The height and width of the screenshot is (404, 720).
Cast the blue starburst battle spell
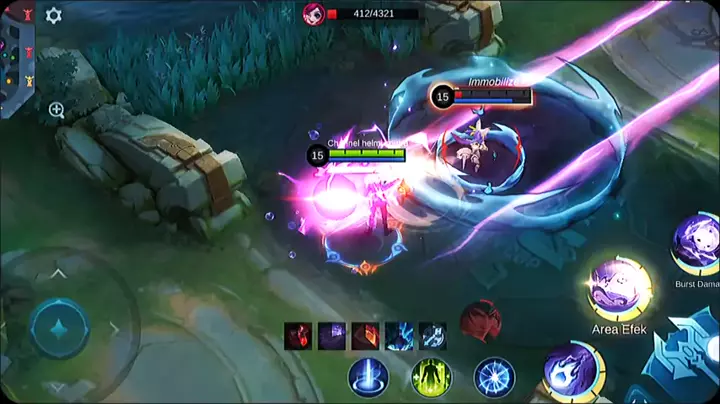click(494, 377)
